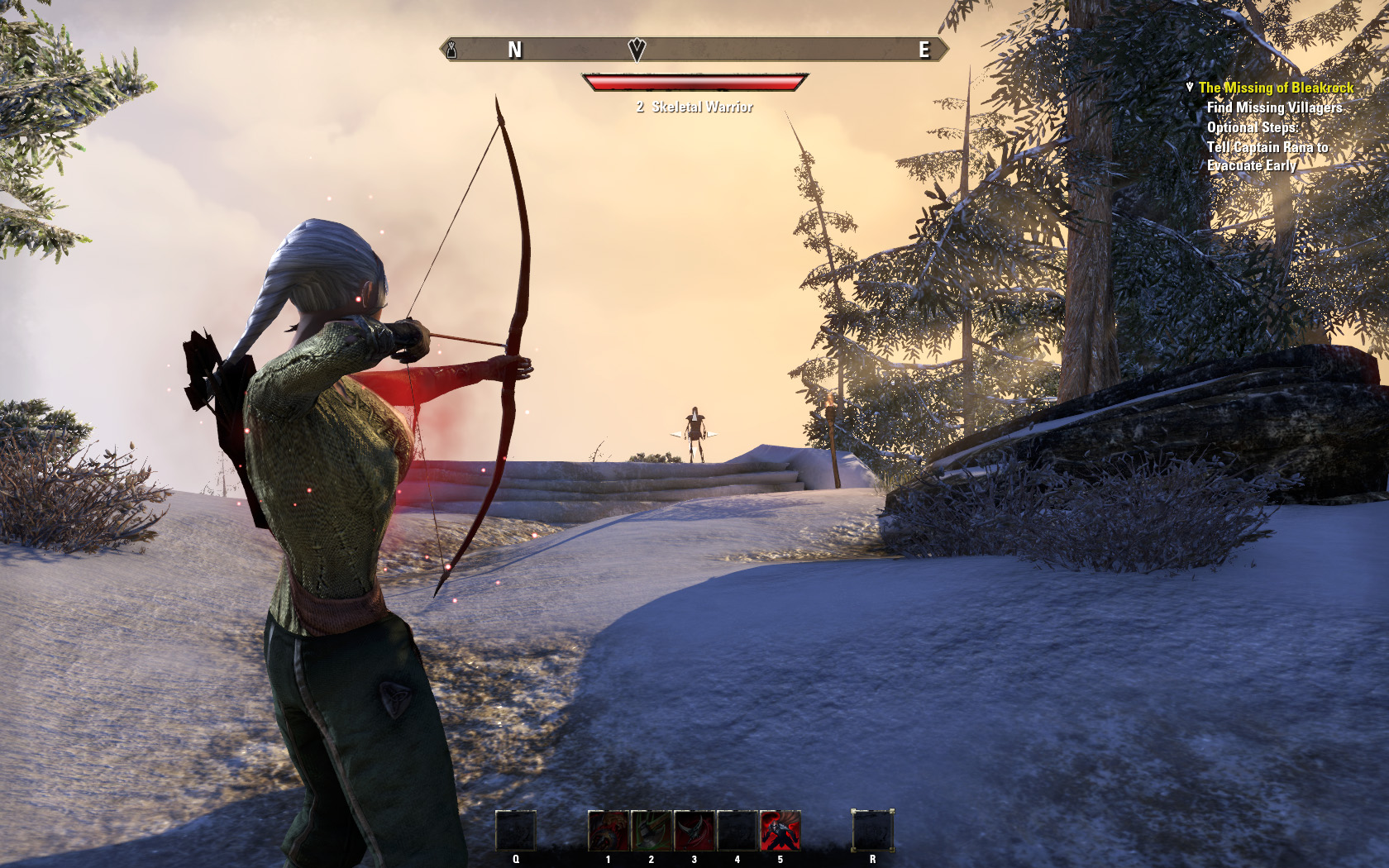The width and height of the screenshot is (1389, 868).
Task: Use the green-trailed axe ability in slot 2
Action: tap(652, 831)
